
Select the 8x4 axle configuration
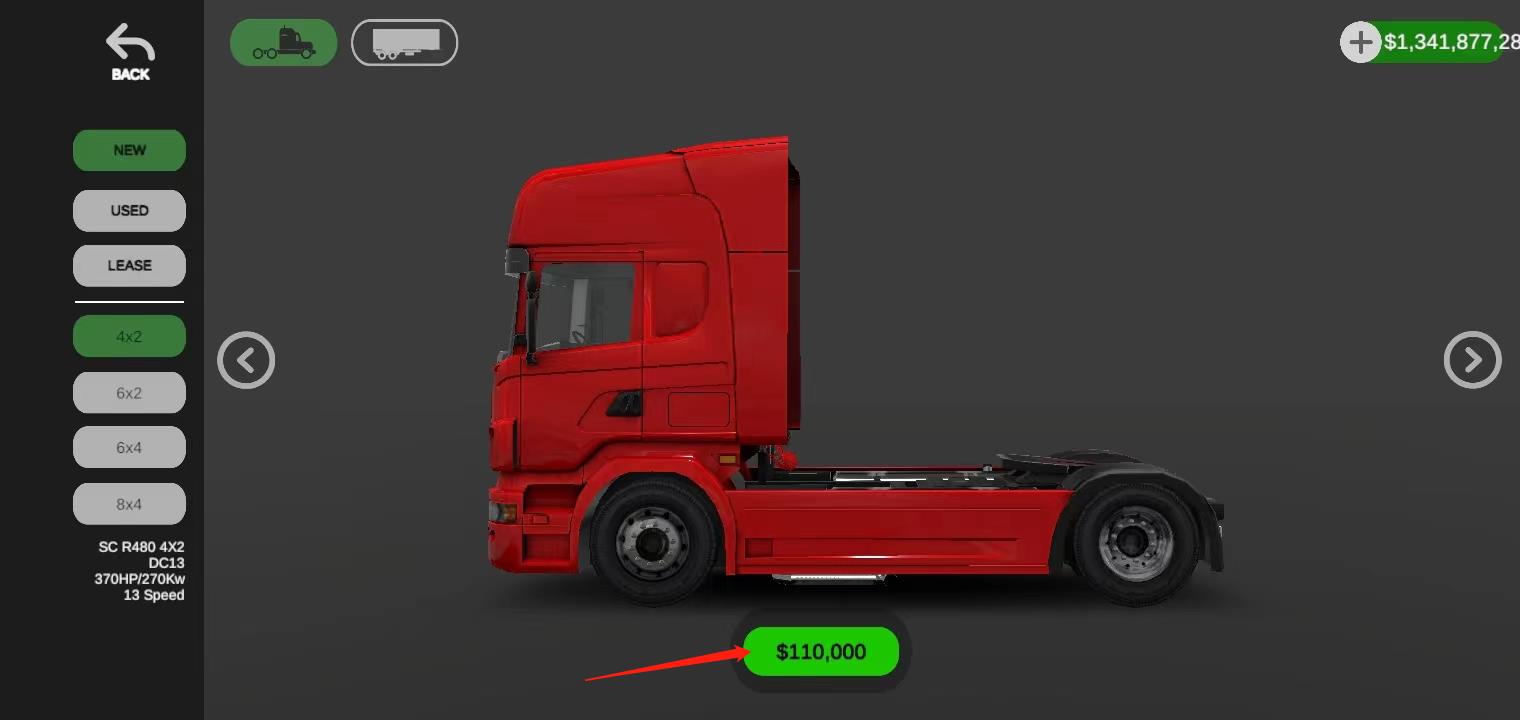129,503
